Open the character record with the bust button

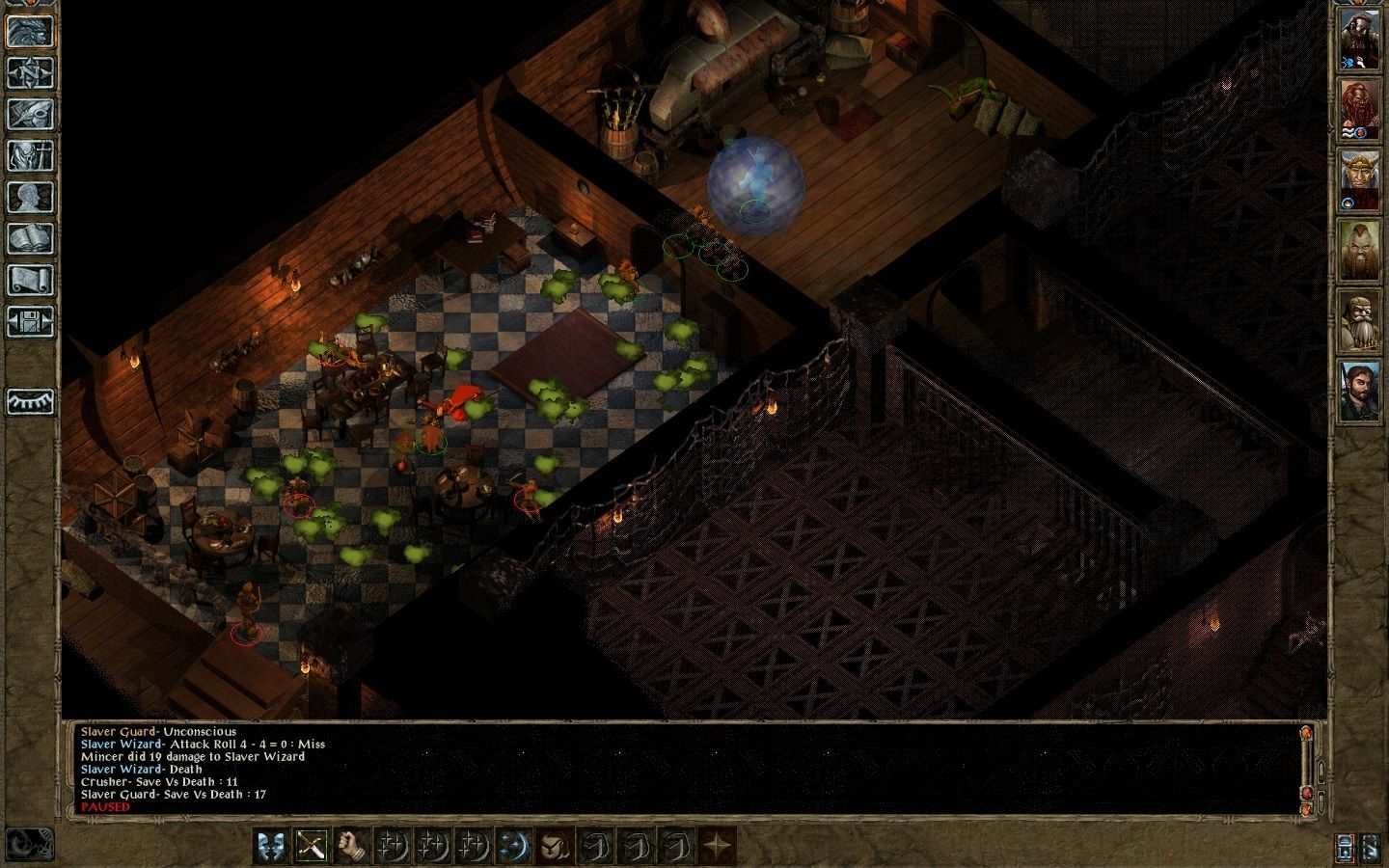pos(30,197)
